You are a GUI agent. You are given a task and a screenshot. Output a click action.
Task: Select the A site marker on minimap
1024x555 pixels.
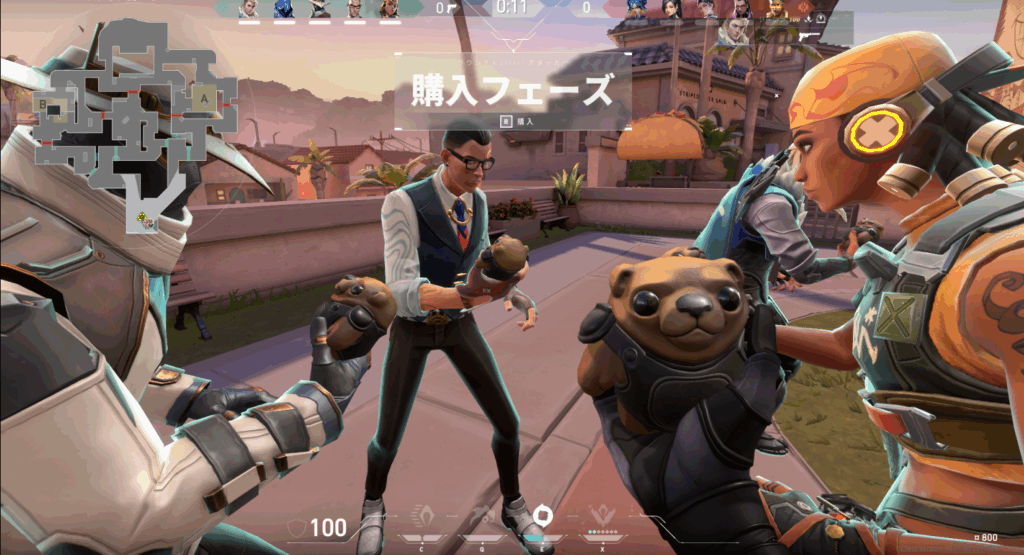click(205, 99)
